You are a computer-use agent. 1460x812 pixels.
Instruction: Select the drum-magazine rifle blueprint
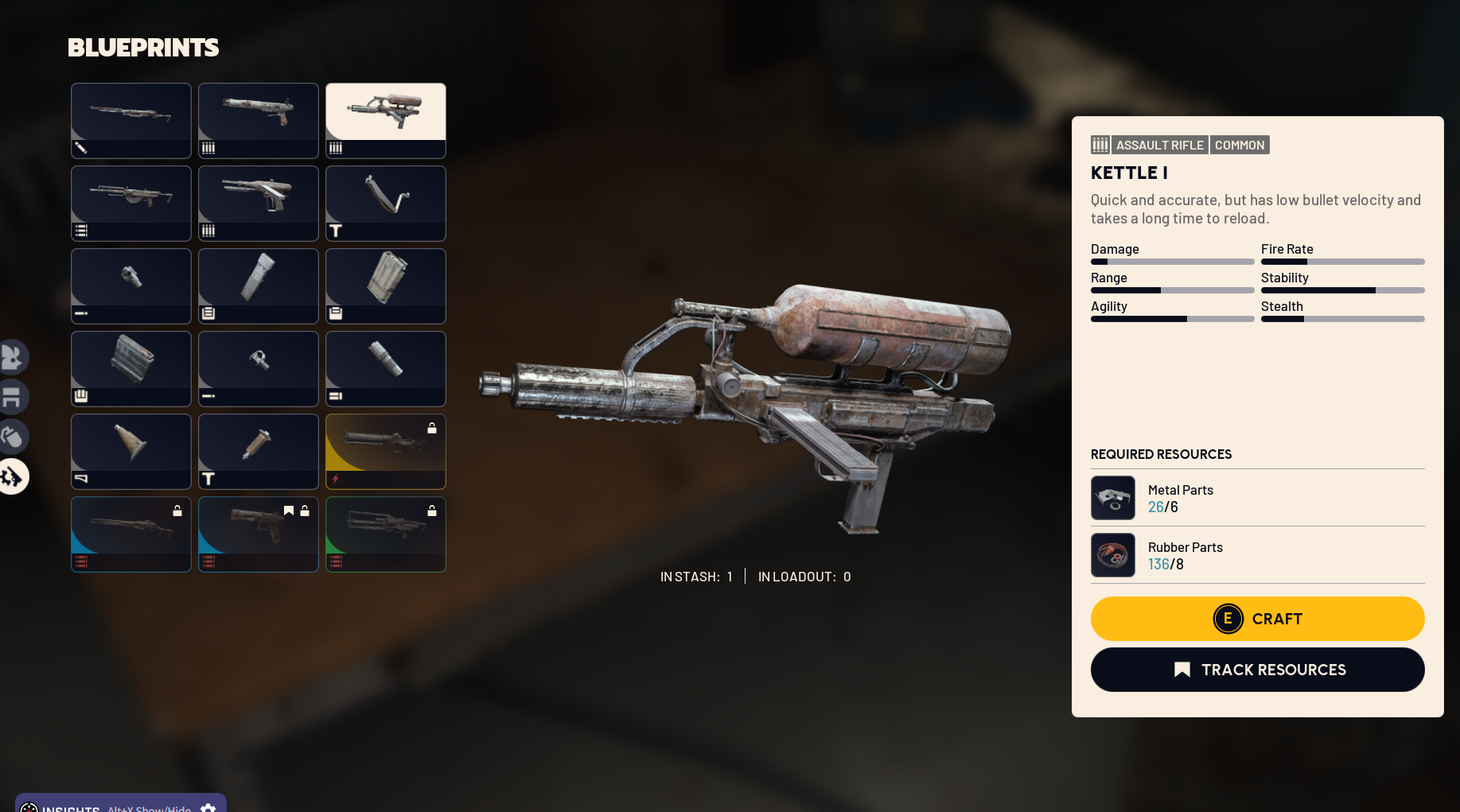[x=131, y=203]
